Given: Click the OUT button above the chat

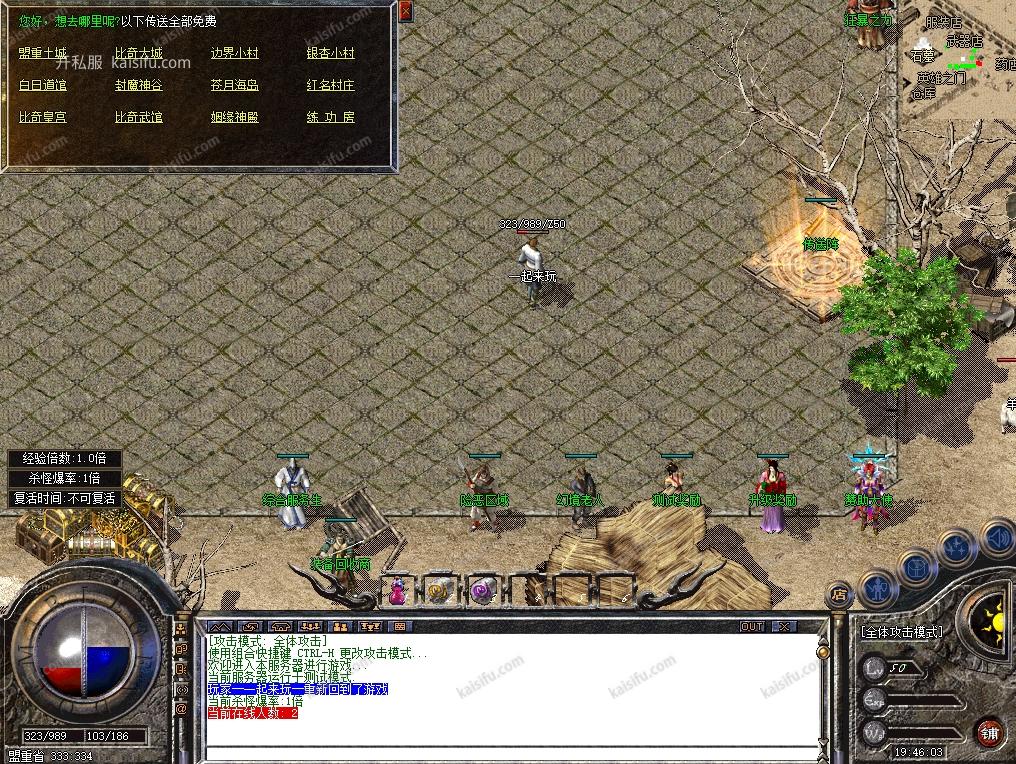Looking at the screenshot, I should click(752, 626).
